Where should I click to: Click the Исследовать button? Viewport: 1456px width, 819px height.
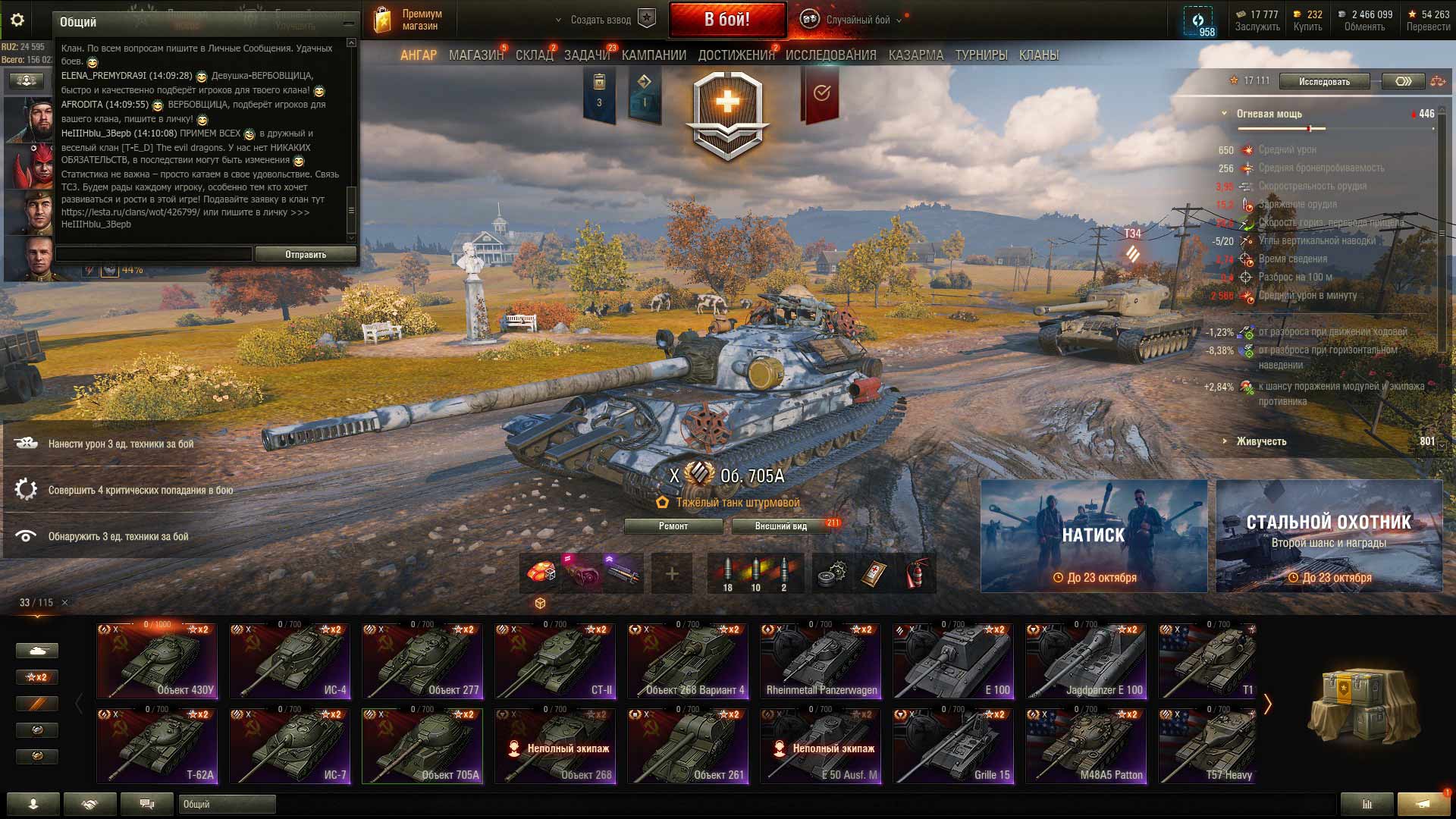pyautogui.click(x=1324, y=81)
